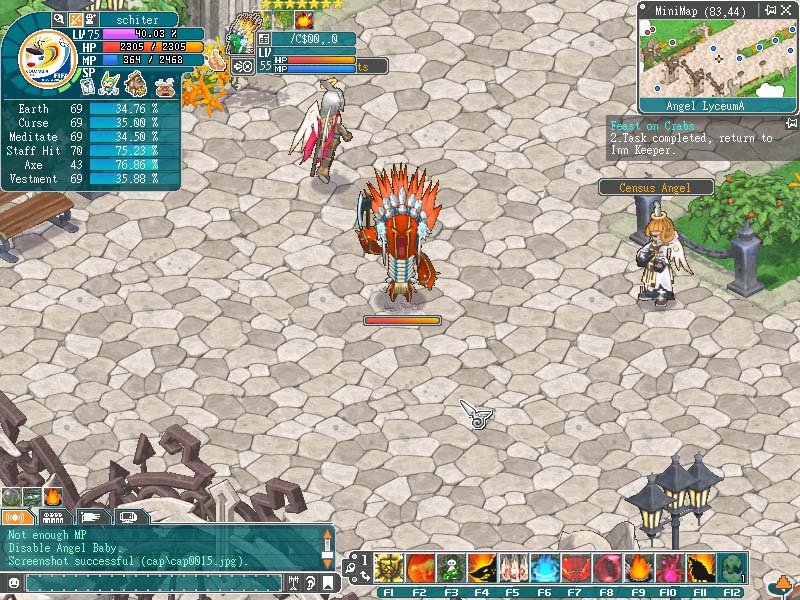800x600 pixels.
Task: Click the chat text input box
Action: pos(150,582)
